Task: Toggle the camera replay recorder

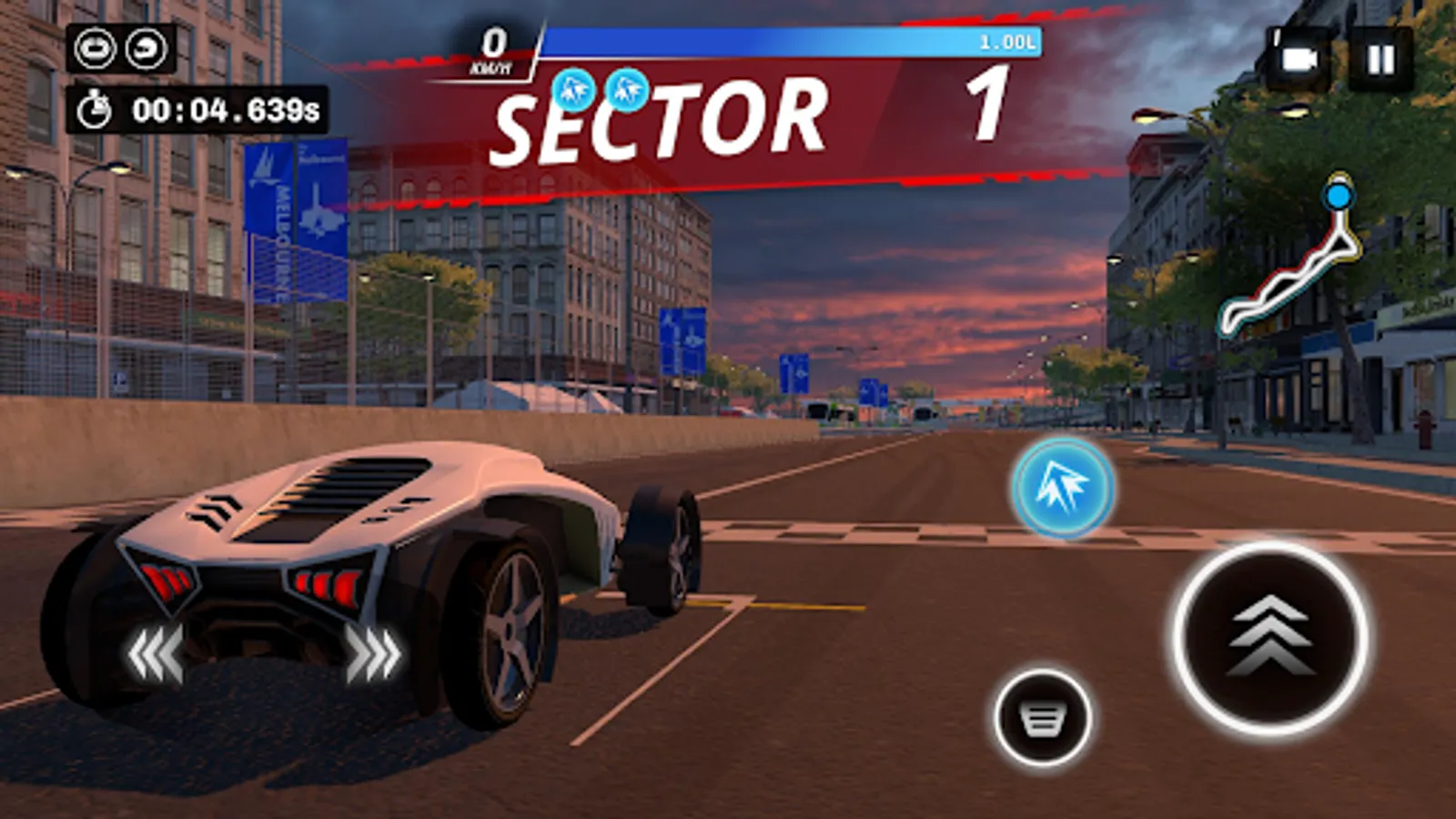Action: point(1301,56)
